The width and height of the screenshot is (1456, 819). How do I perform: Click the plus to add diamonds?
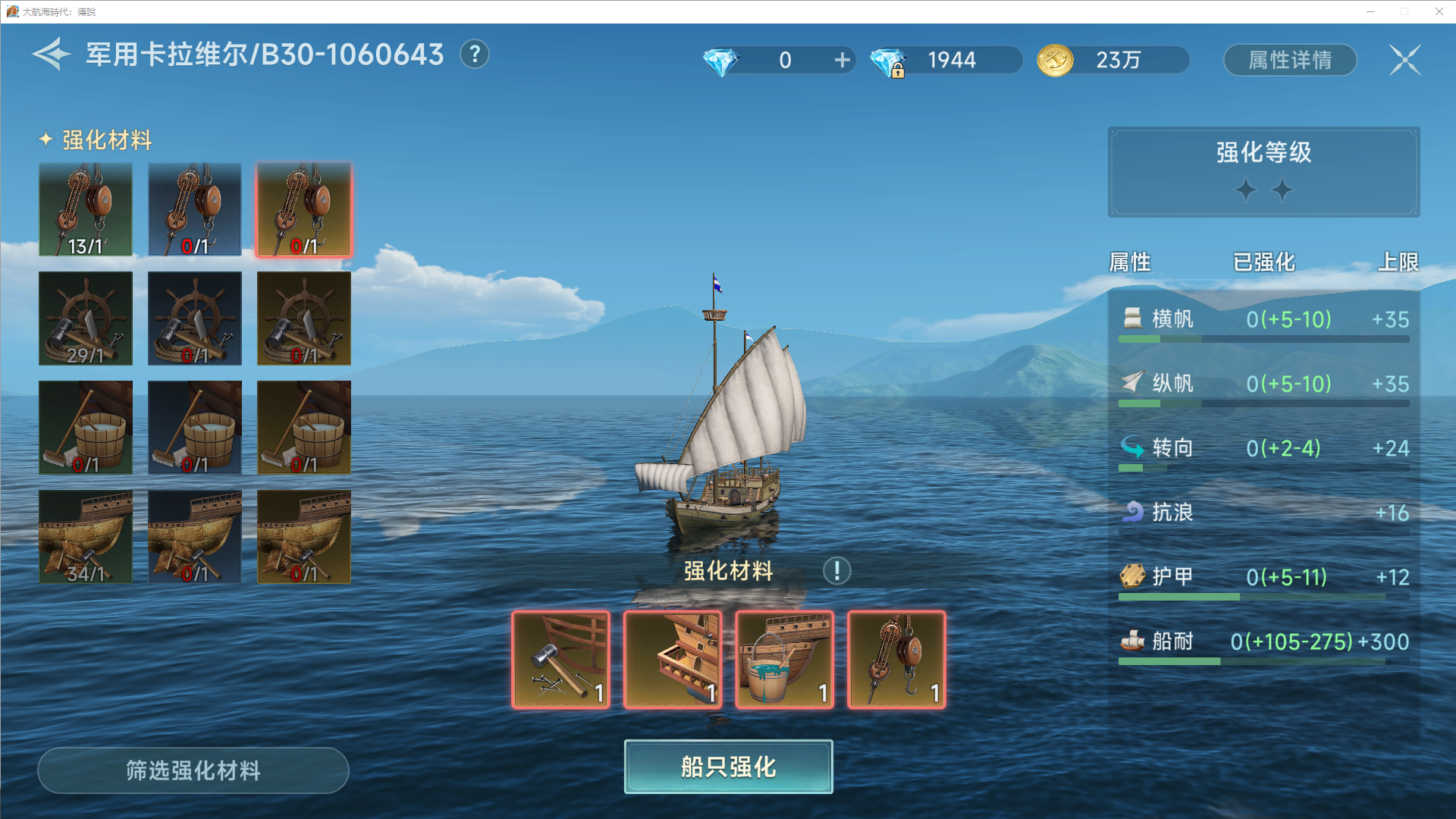click(x=841, y=60)
